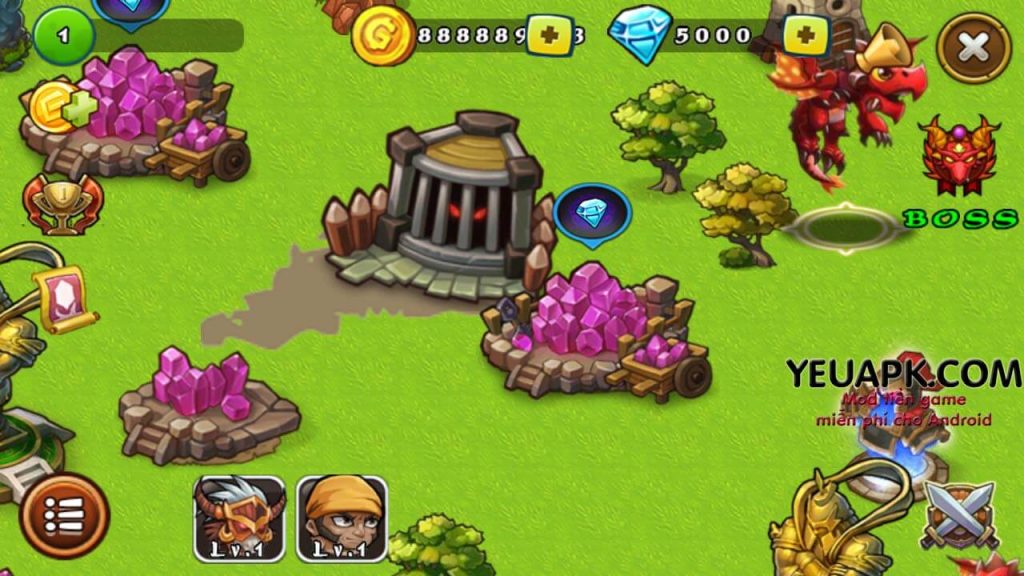Open the BOSS challenge icon
The image size is (1024, 576).
tap(959, 170)
